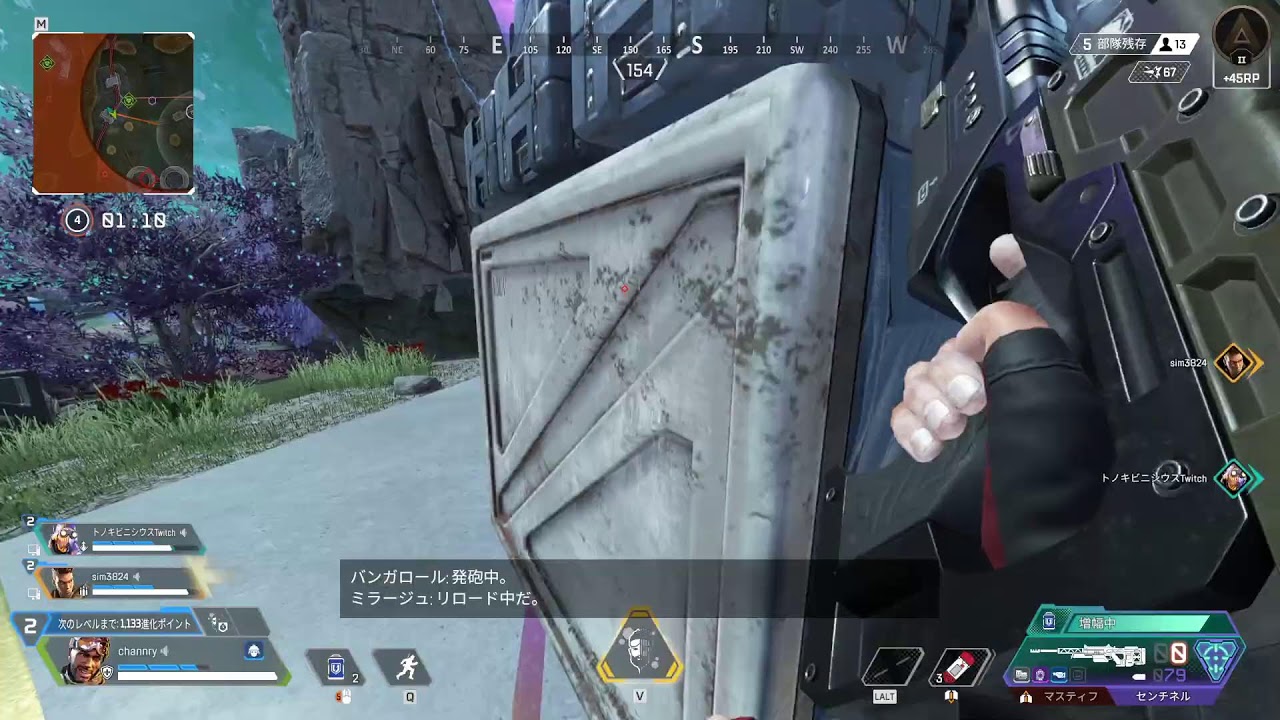The height and width of the screenshot is (720, 1280).
Task: Mute sim3824's voice speaker icon
Action: click(137, 575)
